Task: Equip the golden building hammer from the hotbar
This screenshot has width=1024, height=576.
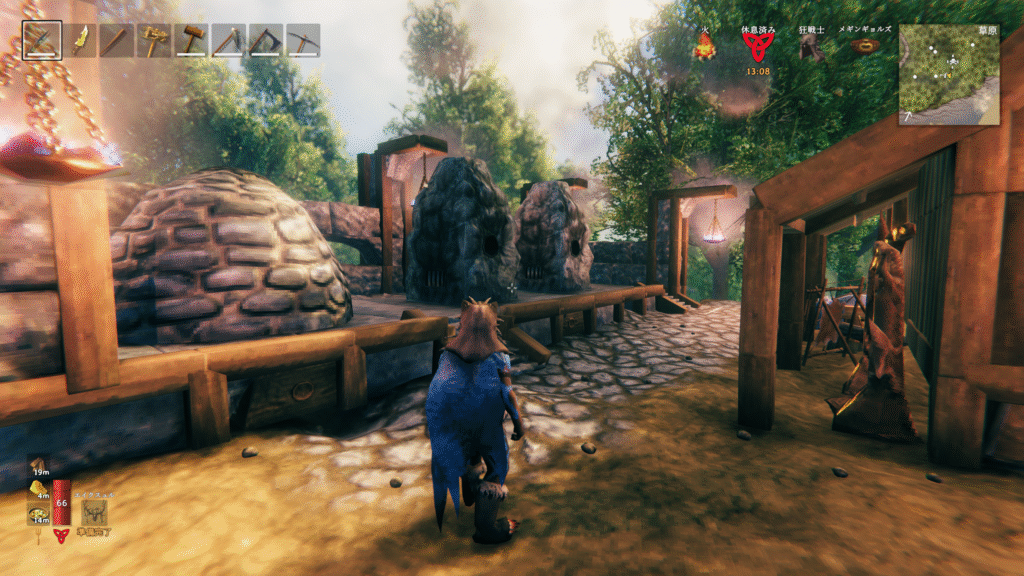Action: (154, 41)
